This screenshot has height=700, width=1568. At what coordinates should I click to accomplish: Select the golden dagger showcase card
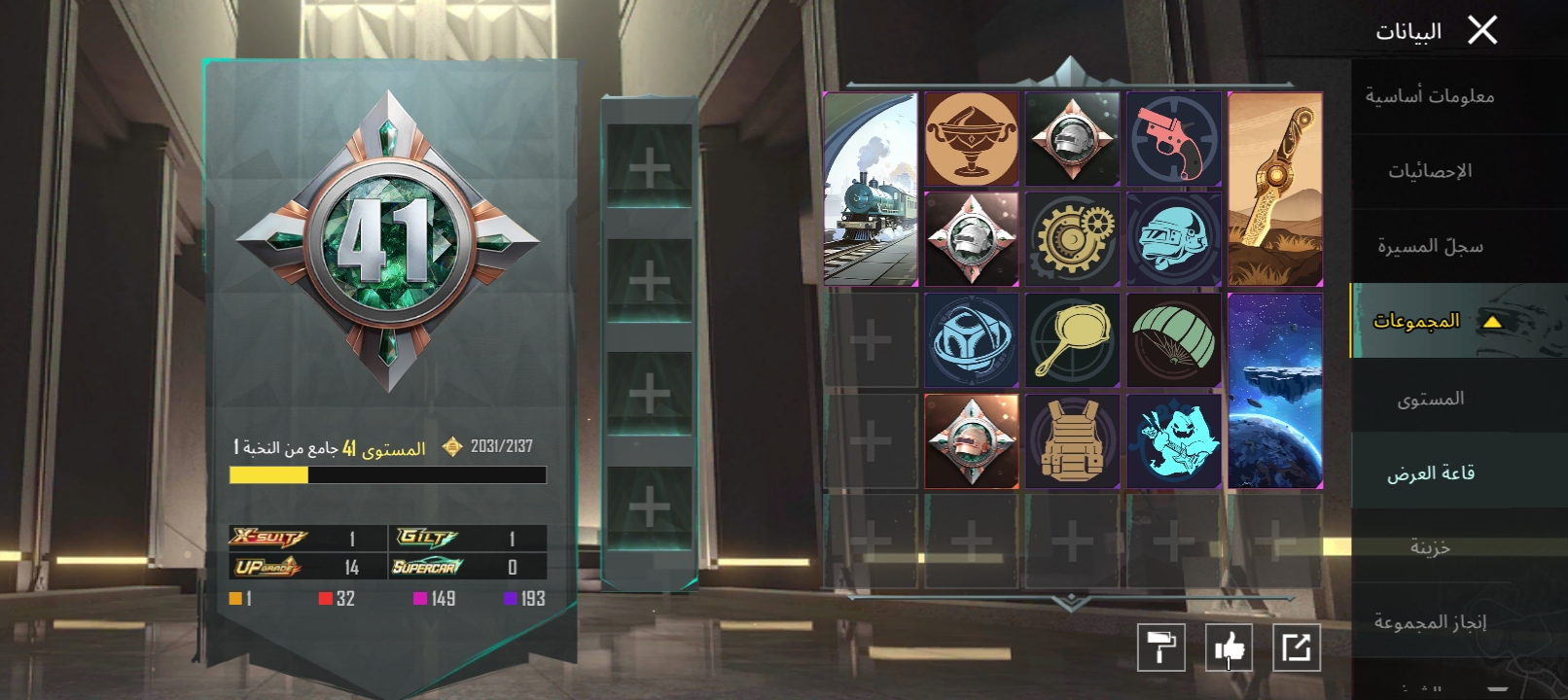pyautogui.click(x=1275, y=190)
